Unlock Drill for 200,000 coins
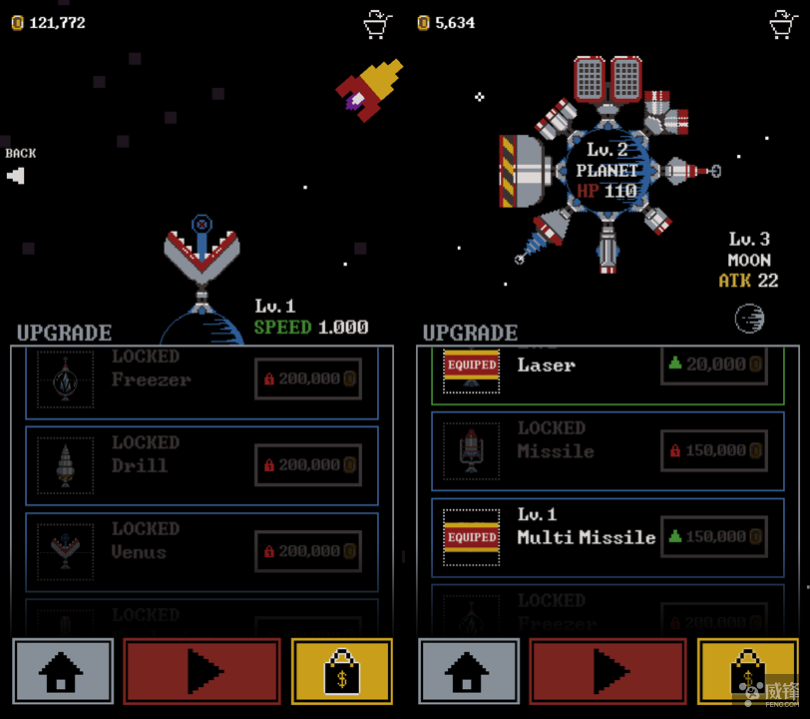 tap(308, 465)
